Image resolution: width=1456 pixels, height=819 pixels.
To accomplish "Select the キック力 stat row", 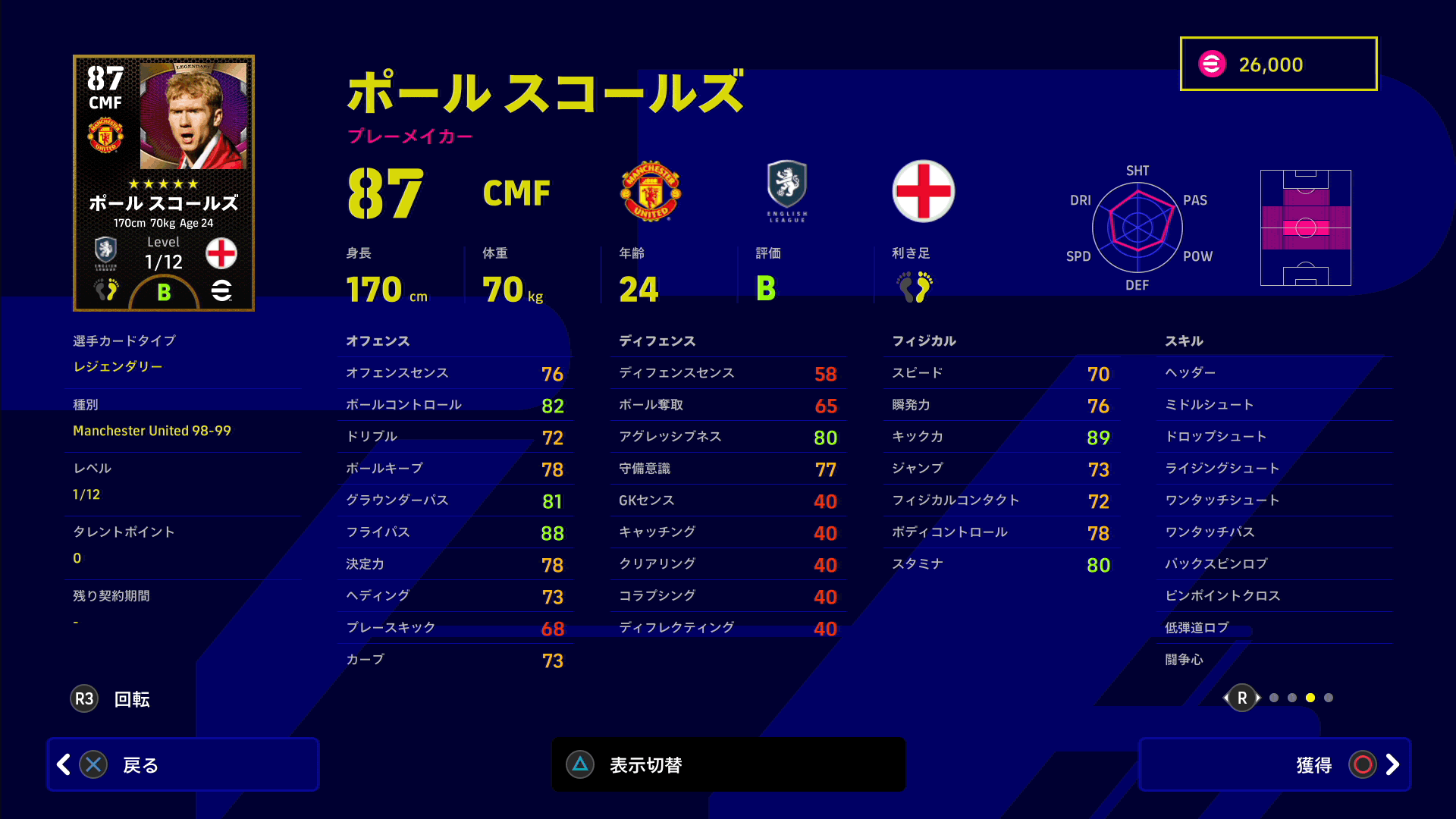I will tap(1001, 437).
